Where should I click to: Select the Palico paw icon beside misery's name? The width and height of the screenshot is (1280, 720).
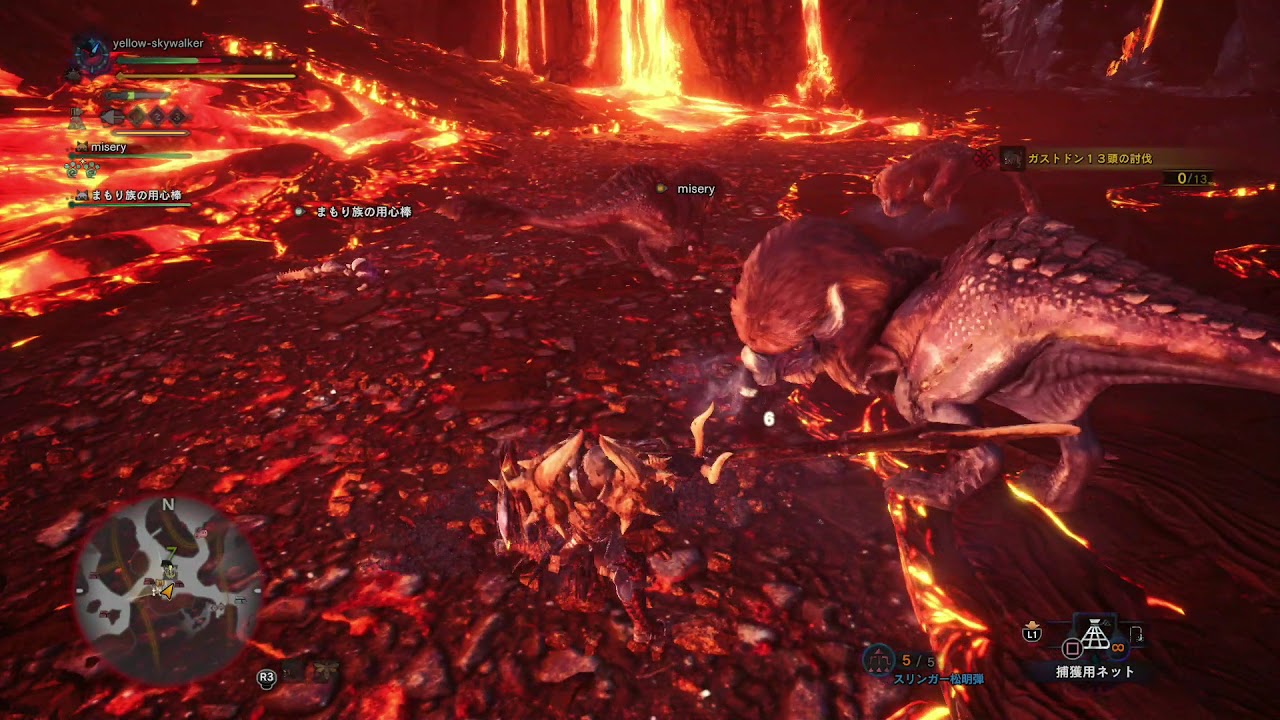click(82, 147)
